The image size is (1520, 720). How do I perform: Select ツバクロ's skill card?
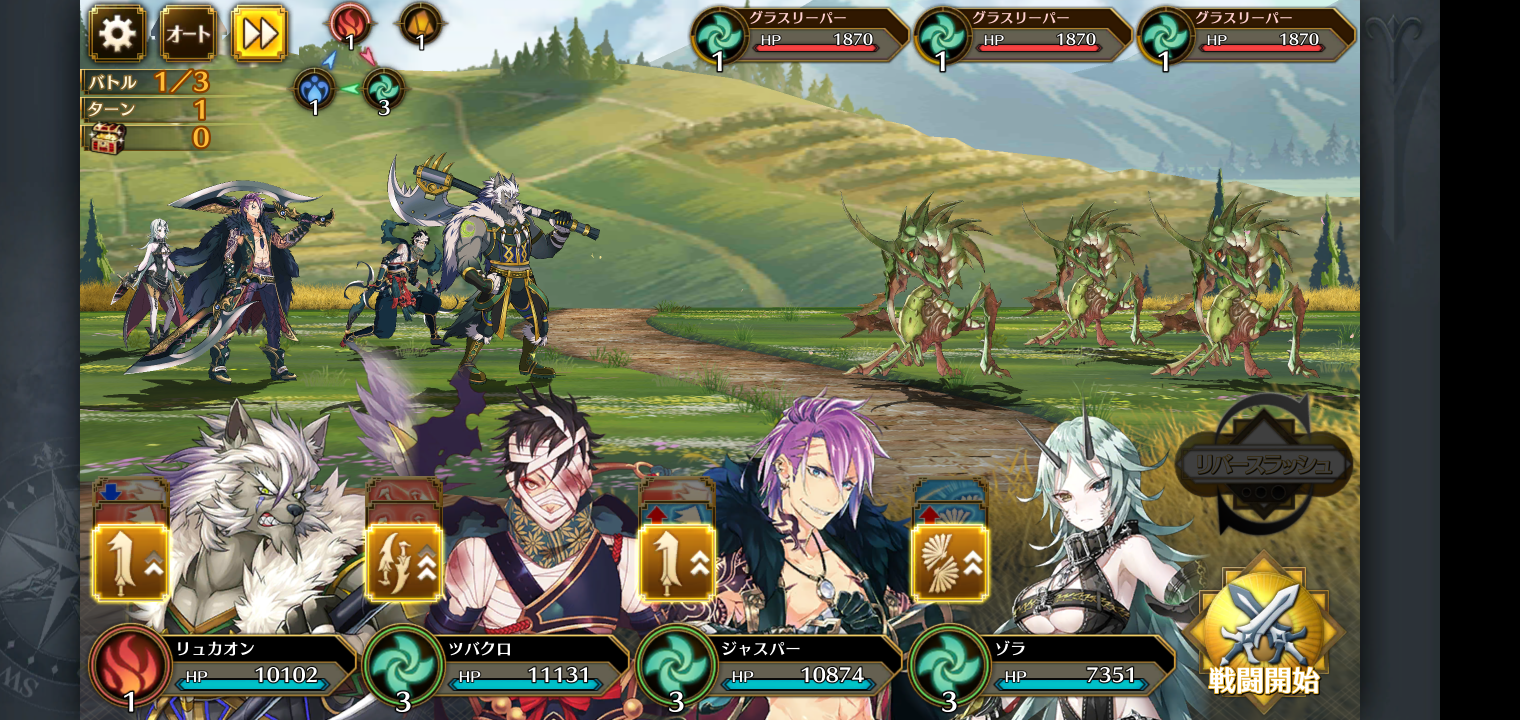point(404,561)
